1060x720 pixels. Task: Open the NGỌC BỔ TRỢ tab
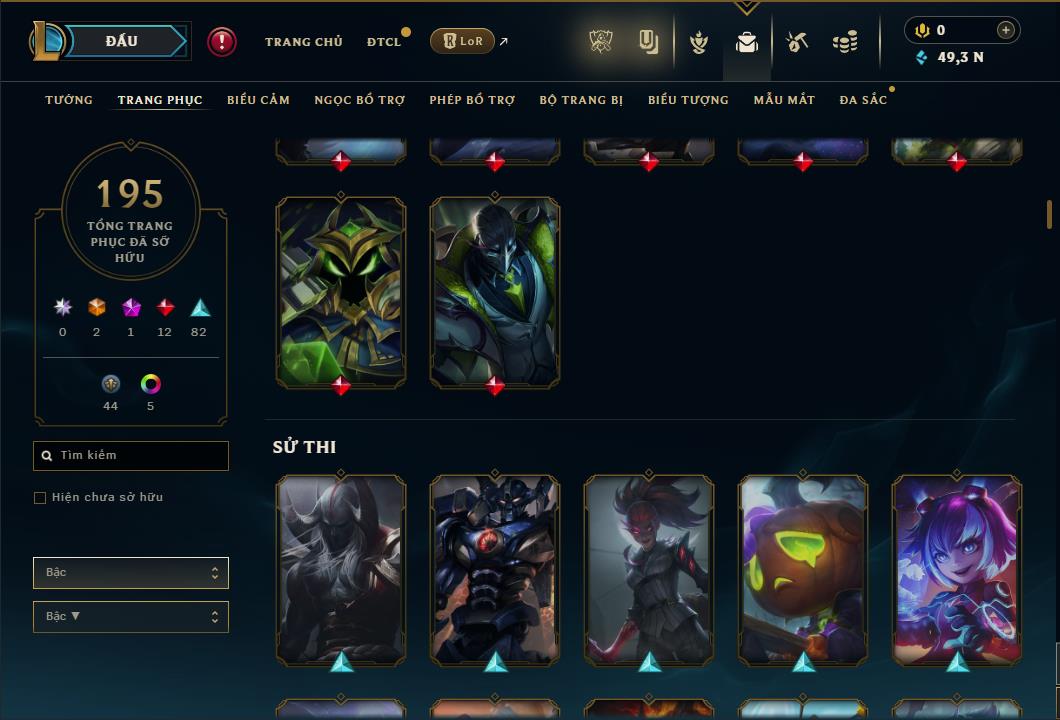point(359,100)
